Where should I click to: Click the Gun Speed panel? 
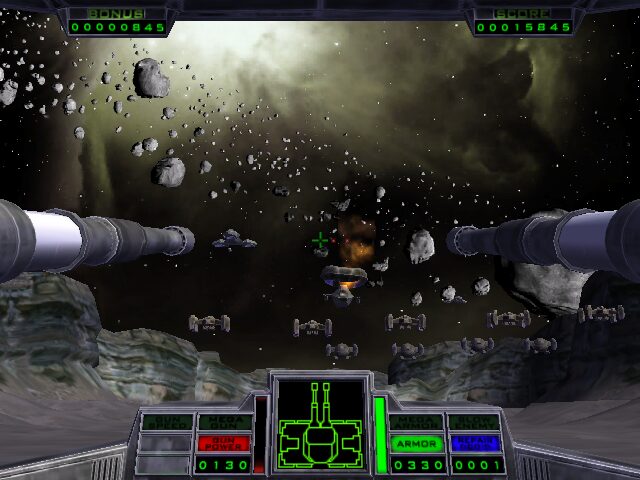166,422
